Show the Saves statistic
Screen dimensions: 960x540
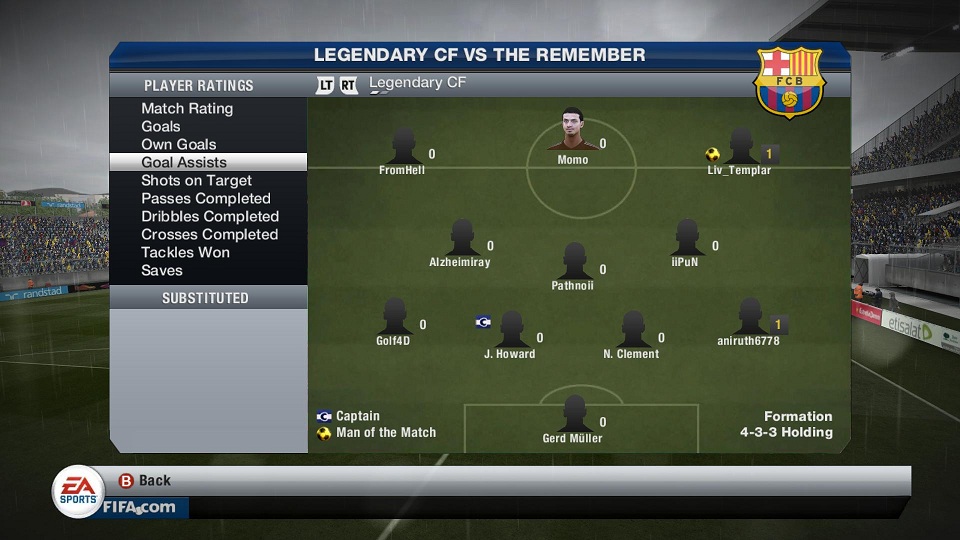click(x=162, y=270)
